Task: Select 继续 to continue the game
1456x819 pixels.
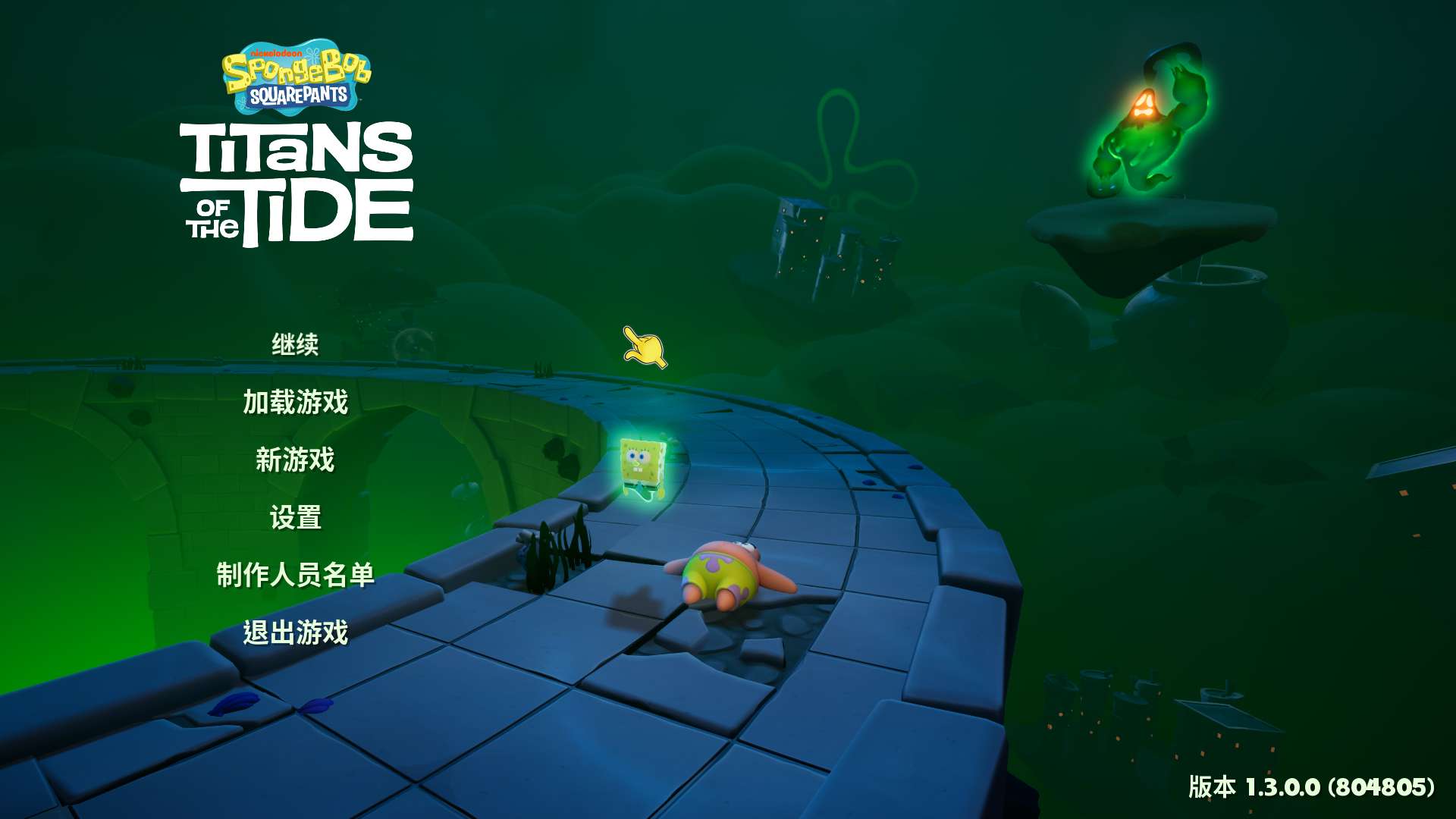Action: (x=295, y=345)
